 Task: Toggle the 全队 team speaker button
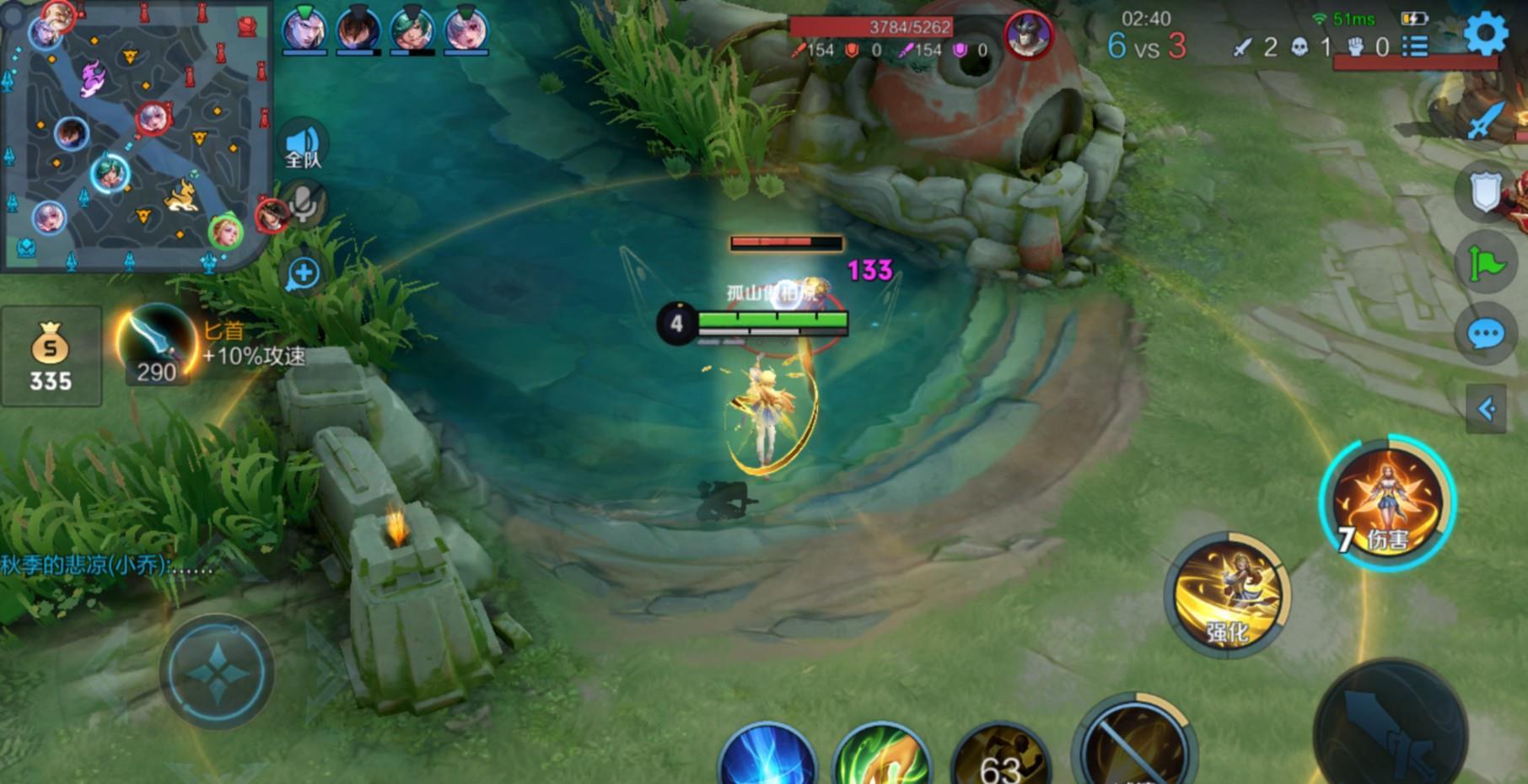(x=303, y=145)
